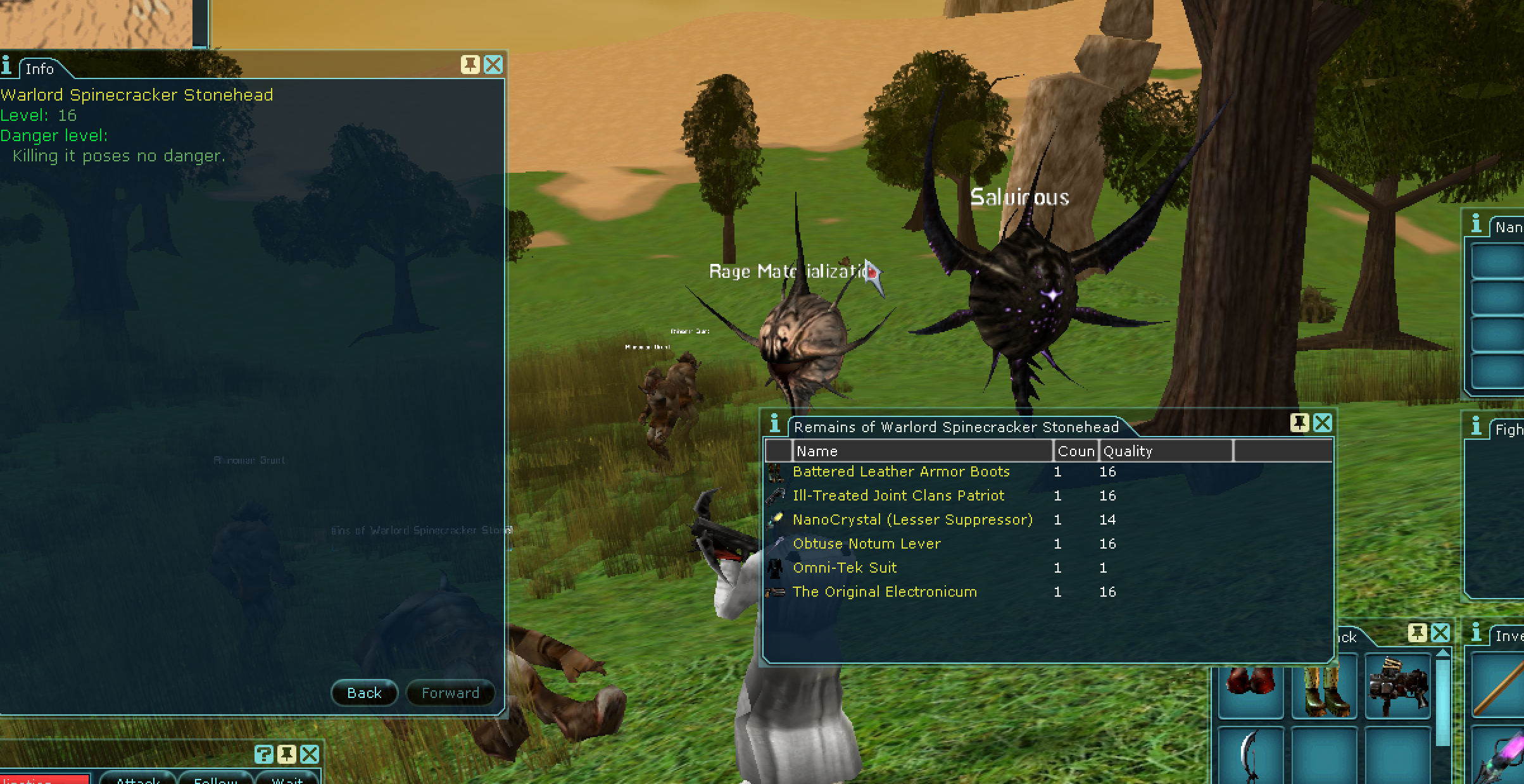This screenshot has height=784, width=1524.
Task: Close the Remains of Warlord loot window
Action: point(1323,423)
